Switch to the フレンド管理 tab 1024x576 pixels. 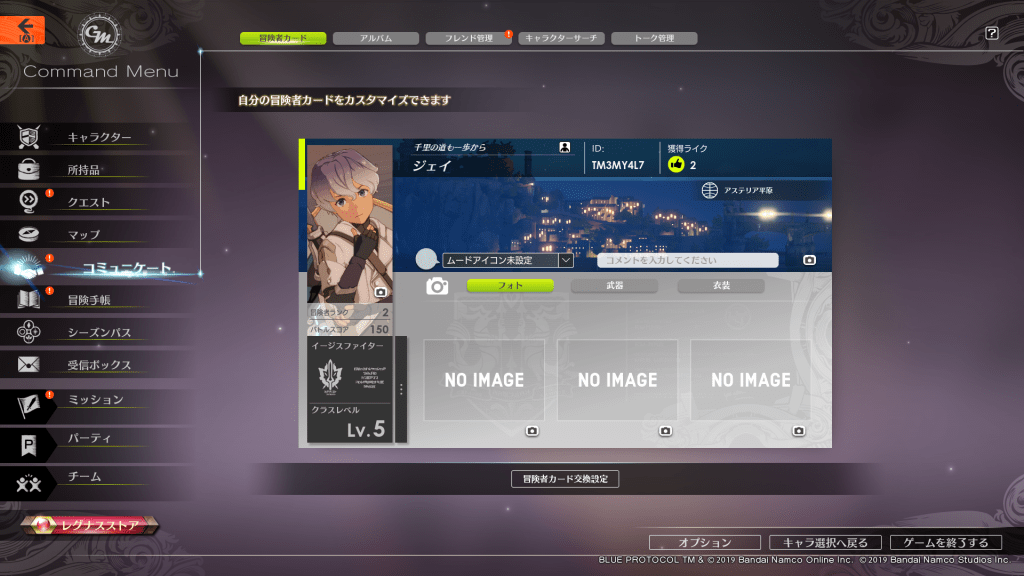tap(468, 38)
